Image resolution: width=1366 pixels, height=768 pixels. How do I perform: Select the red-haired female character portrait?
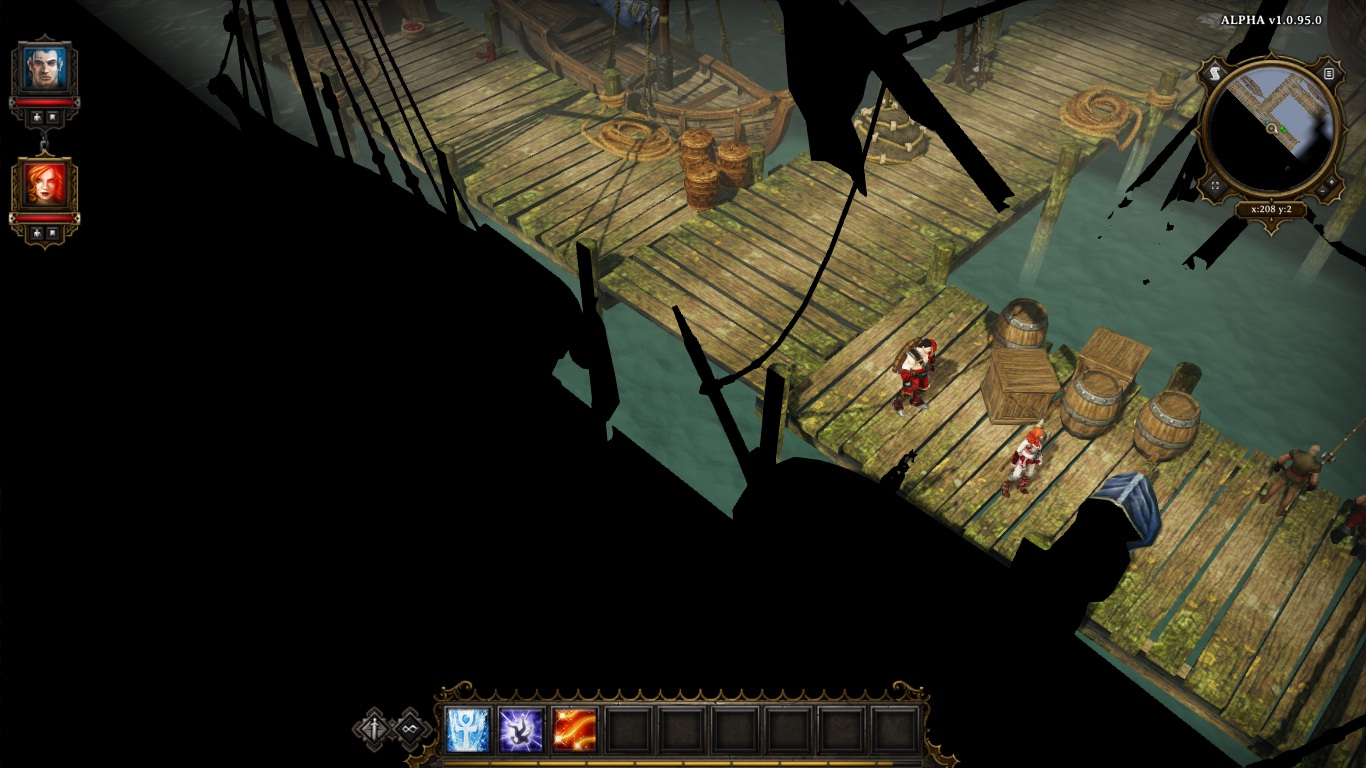click(45, 185)
